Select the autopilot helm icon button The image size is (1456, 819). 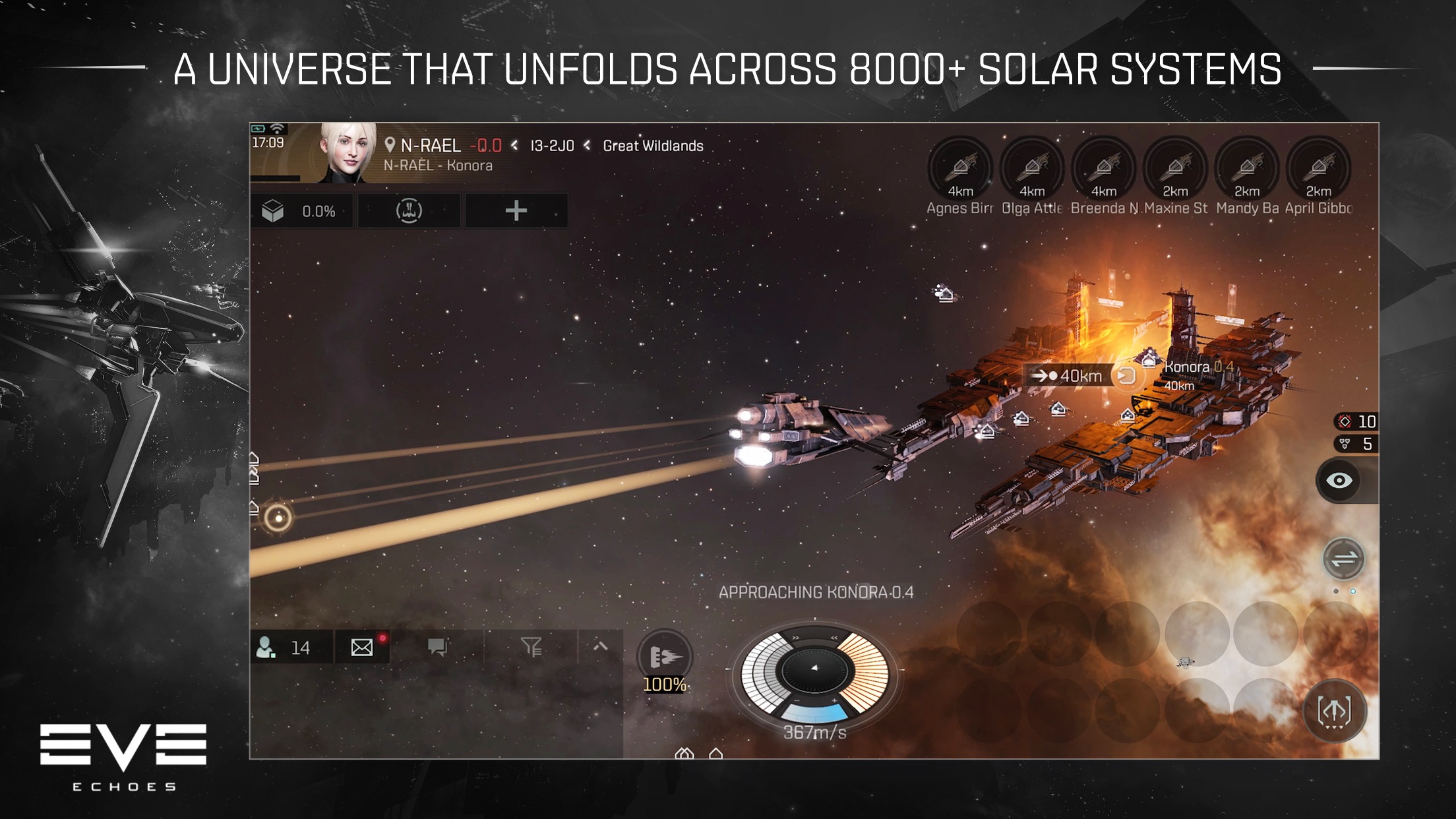[409, 211]
